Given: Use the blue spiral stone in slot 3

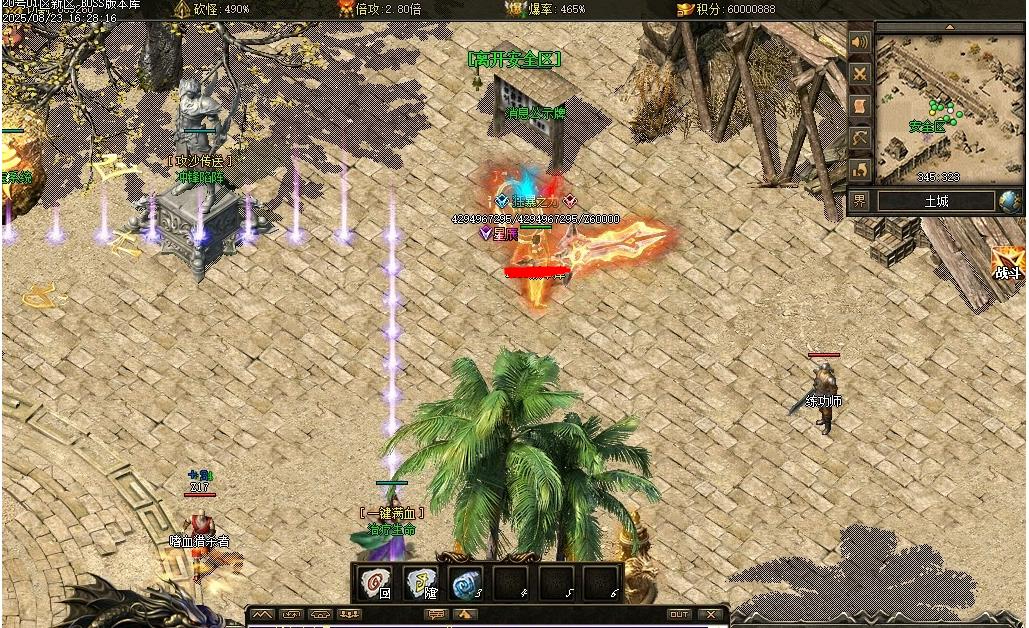Looking at the screenshot, I should [x=465, y=582].
